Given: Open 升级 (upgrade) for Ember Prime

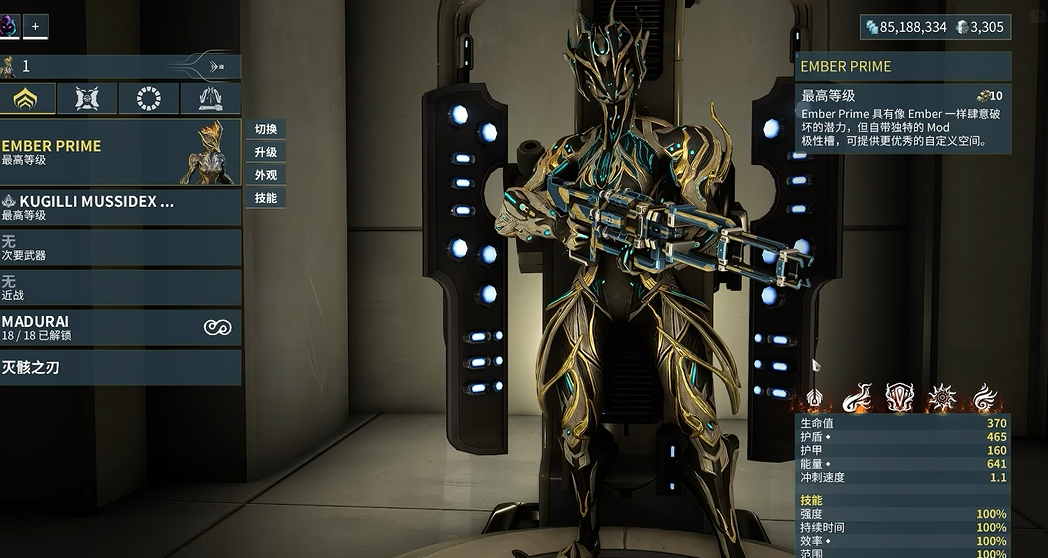Looking at the screenshot, I should pyautogui.click(x=266, y=152).
